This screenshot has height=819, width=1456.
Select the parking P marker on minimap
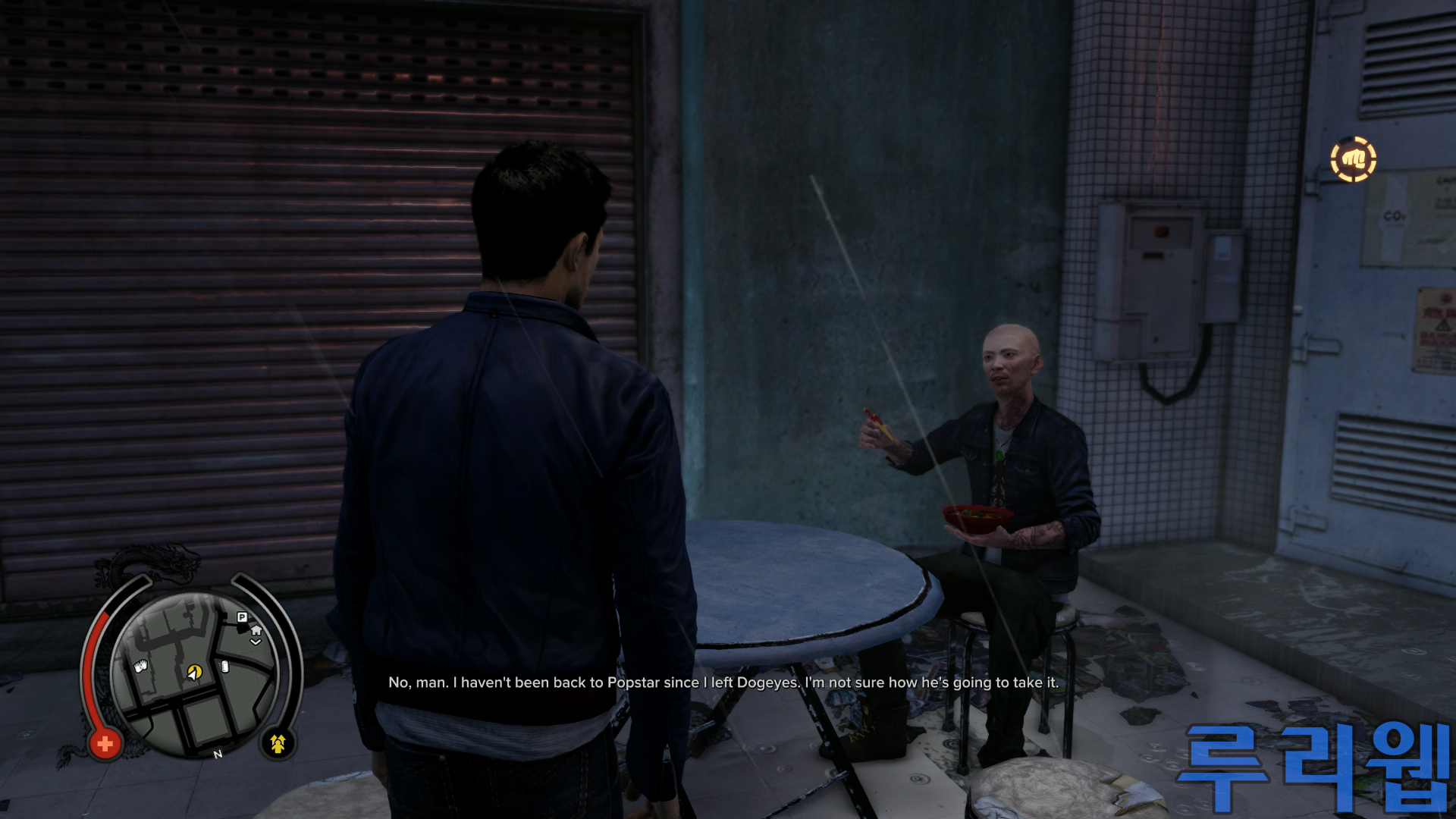tap(242, 617)
